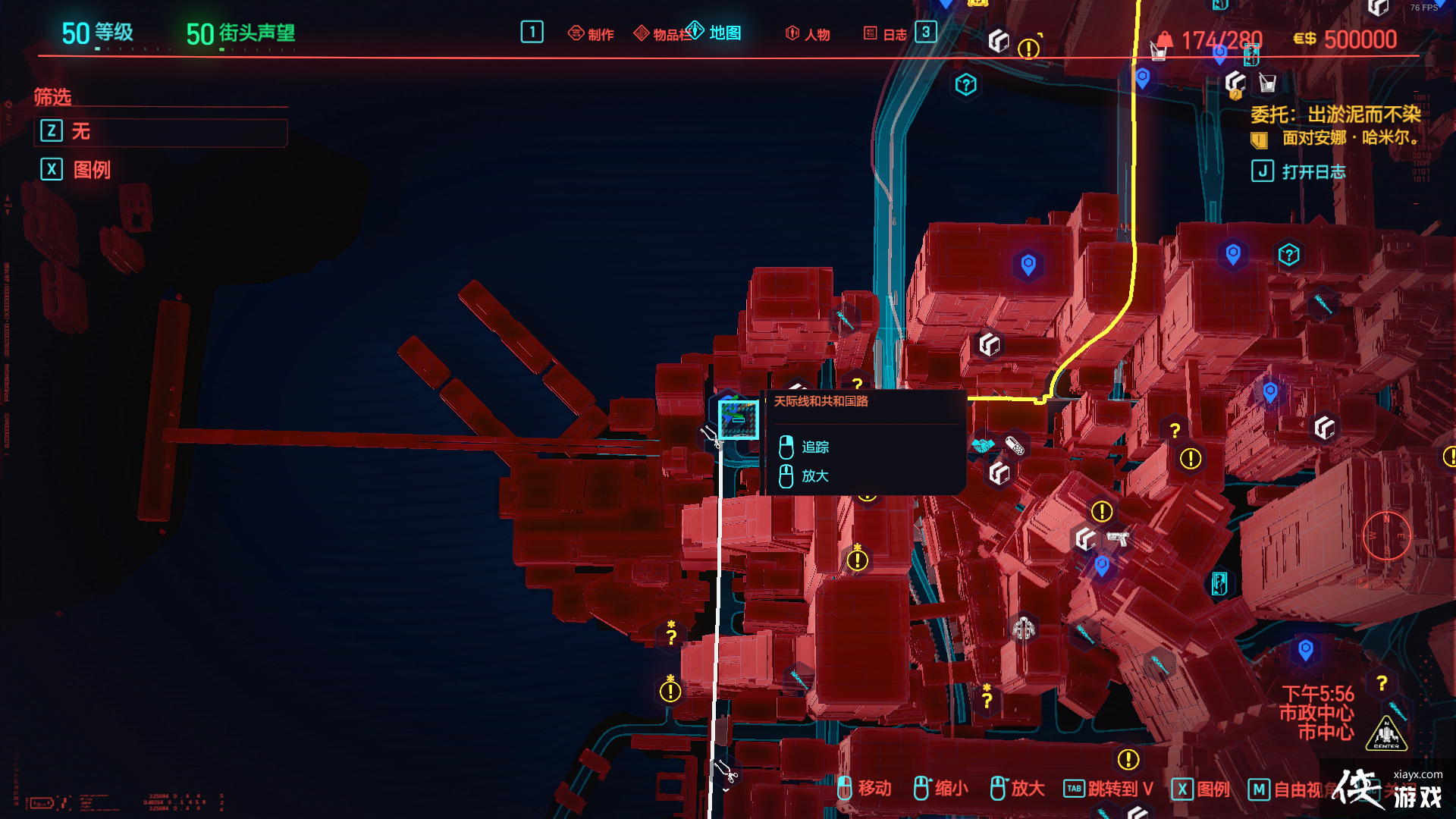Click the drink glass bar marker
The height and width of the screenshot is (819, 1456).
[1267, 83]
